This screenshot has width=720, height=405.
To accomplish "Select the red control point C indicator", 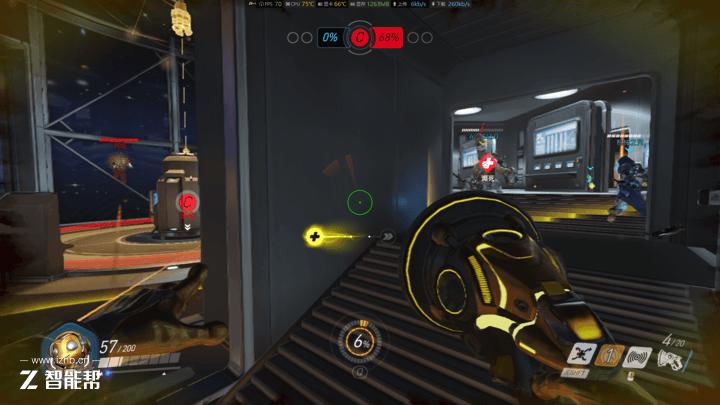I will click(360, 38).
